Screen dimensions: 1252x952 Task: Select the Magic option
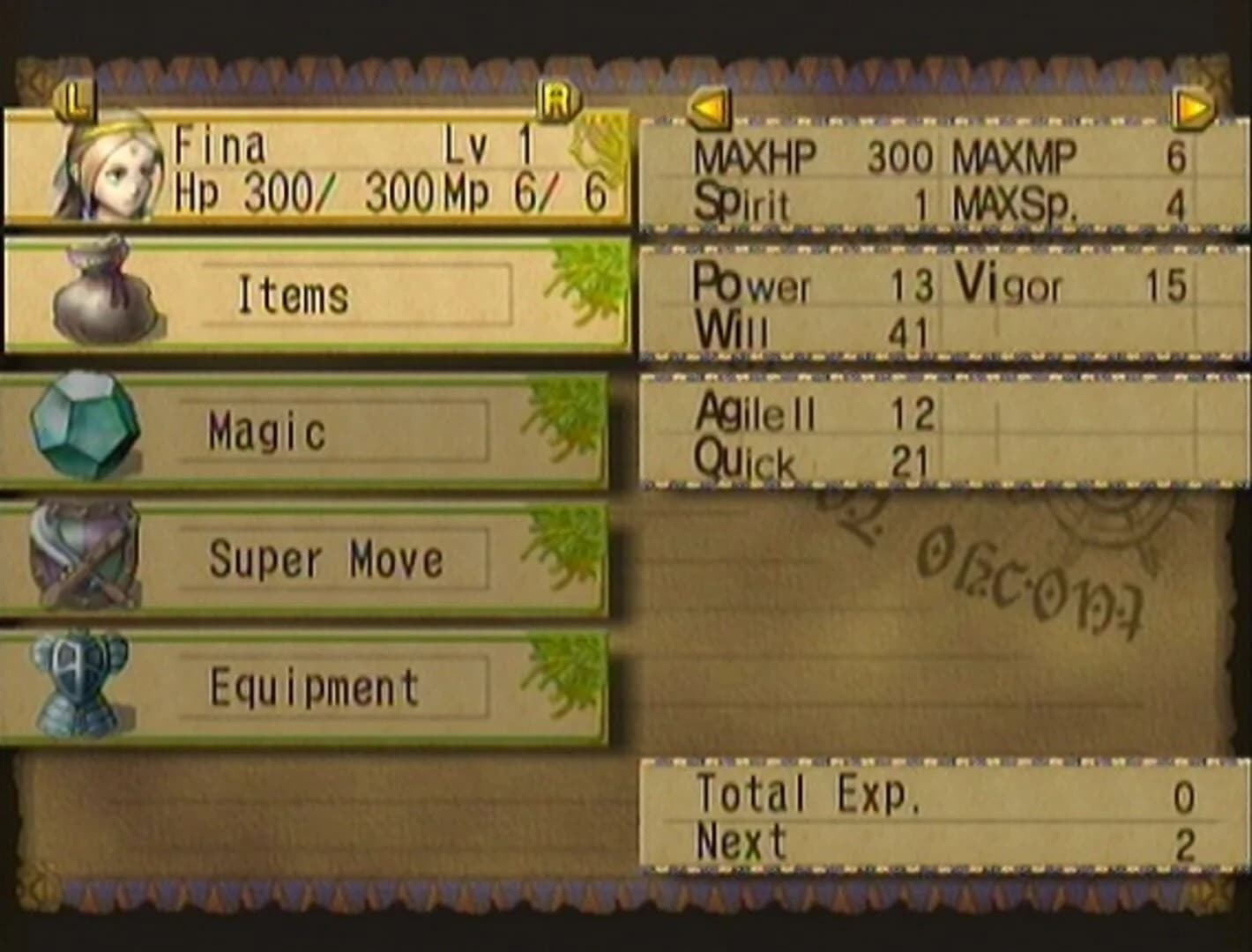(x=269, y=431)
